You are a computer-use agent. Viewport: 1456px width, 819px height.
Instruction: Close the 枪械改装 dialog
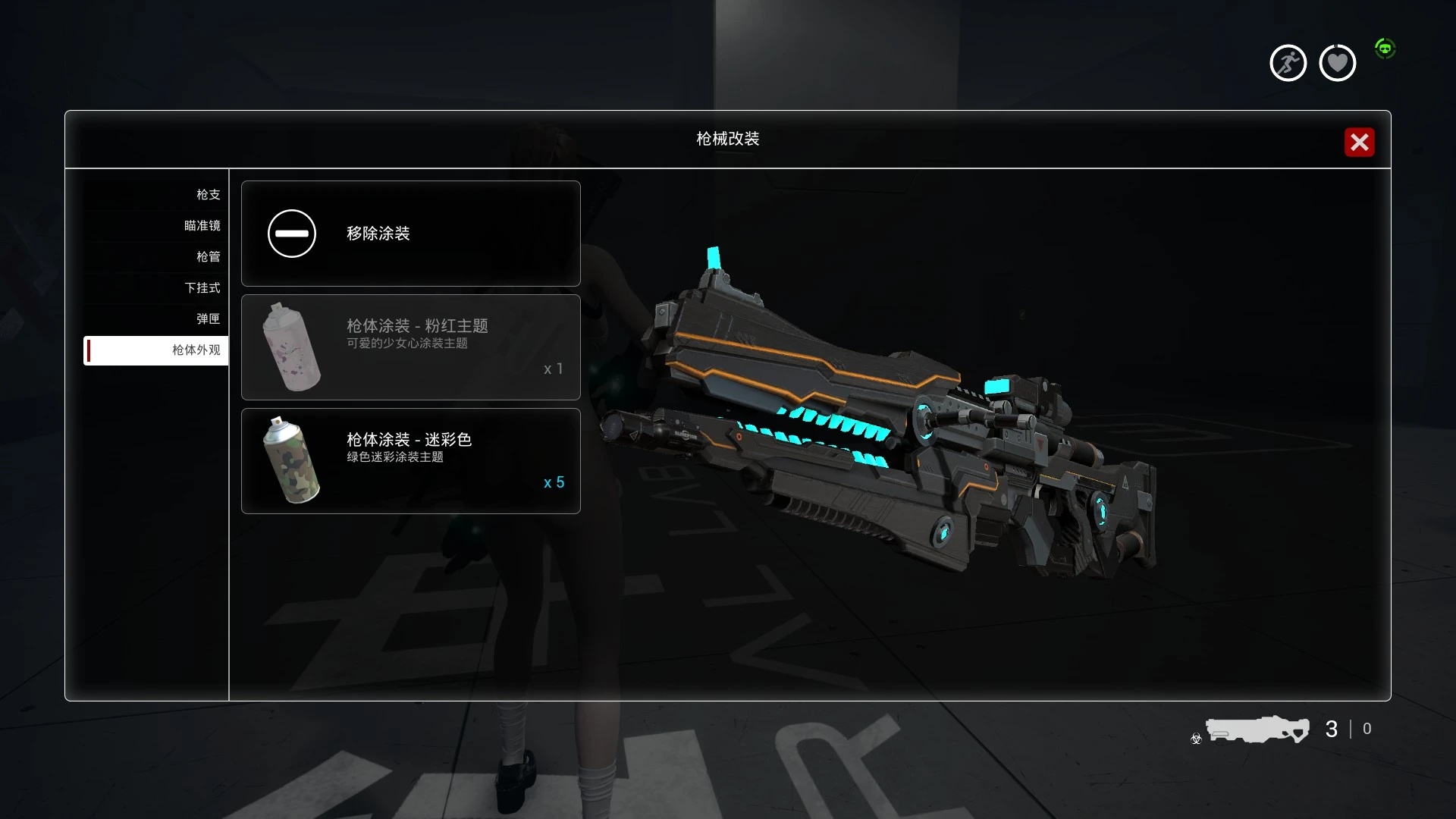point(1359,142)
